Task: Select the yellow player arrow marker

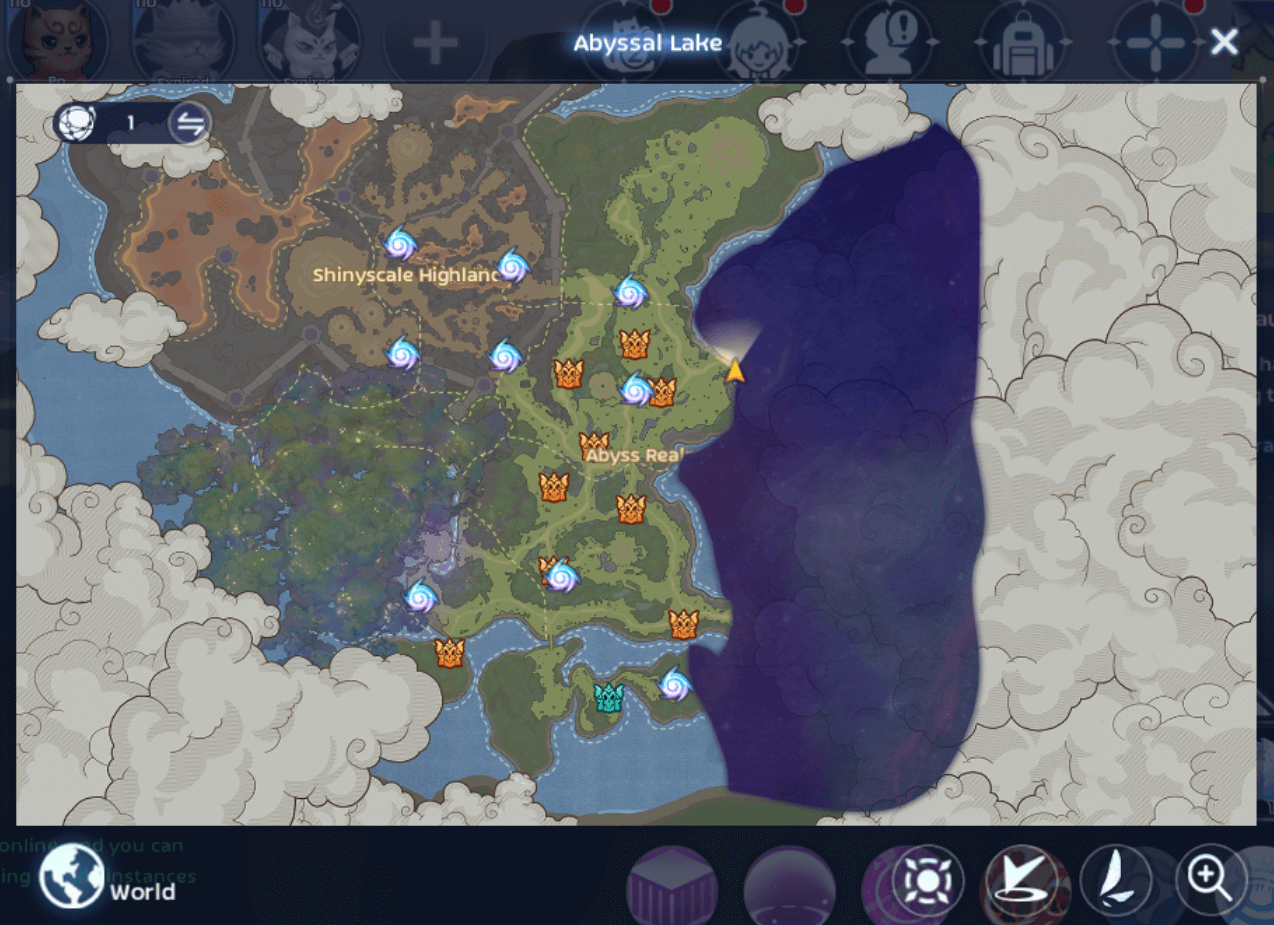Action: 735,372
